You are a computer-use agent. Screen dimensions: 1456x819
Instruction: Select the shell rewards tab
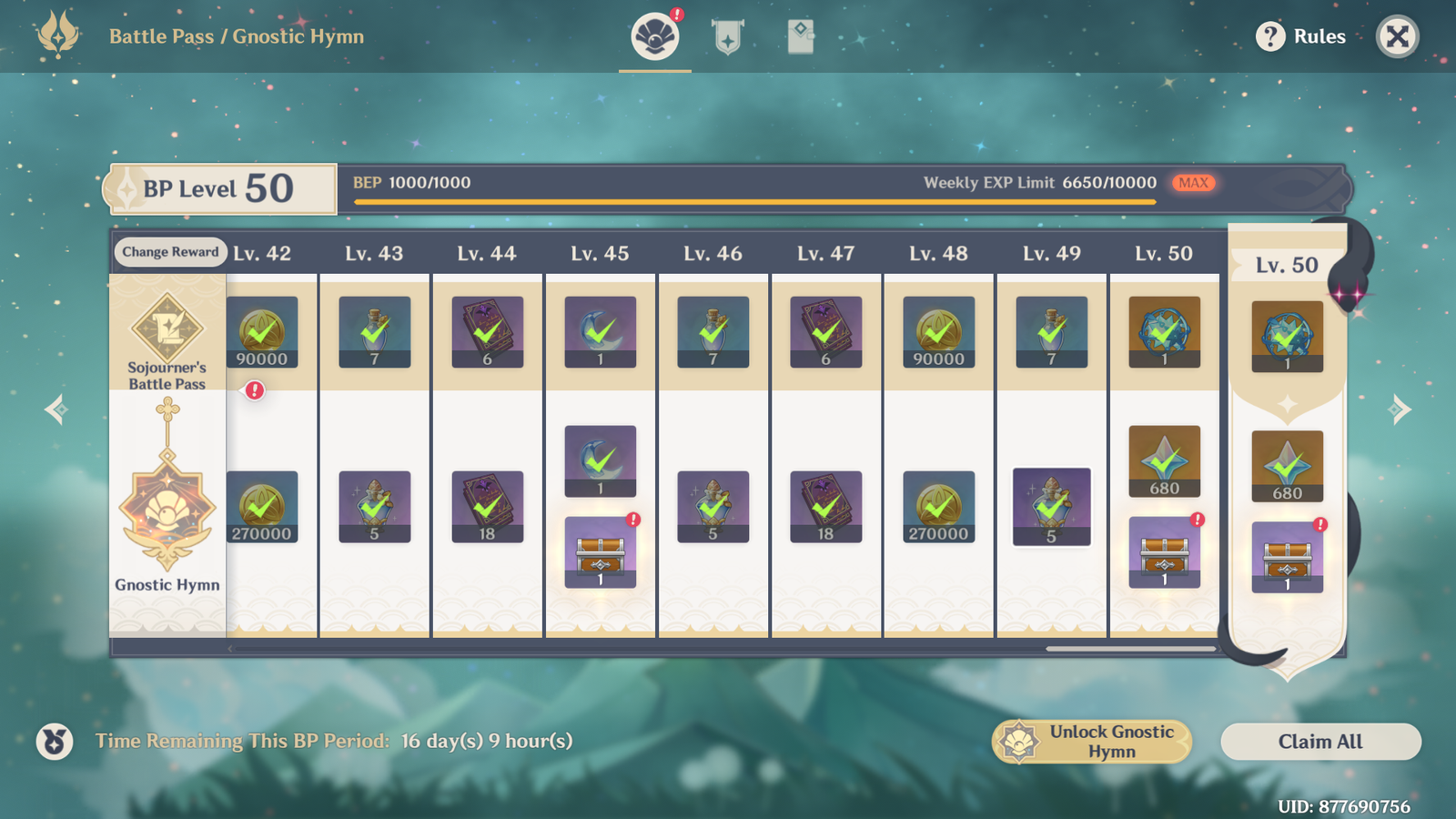click(655, 38)
